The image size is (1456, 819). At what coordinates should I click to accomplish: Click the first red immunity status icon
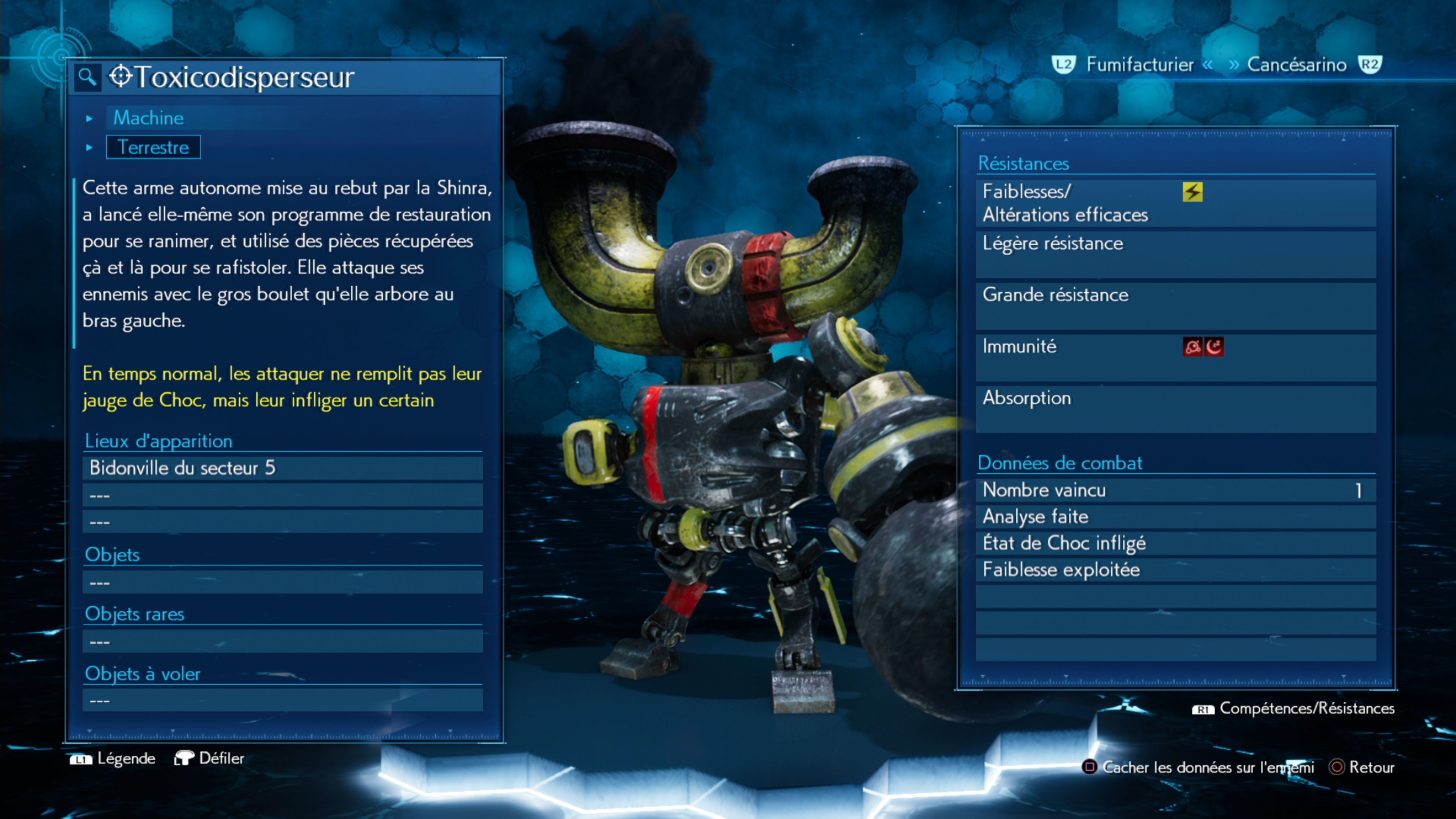click(1192, 347)
